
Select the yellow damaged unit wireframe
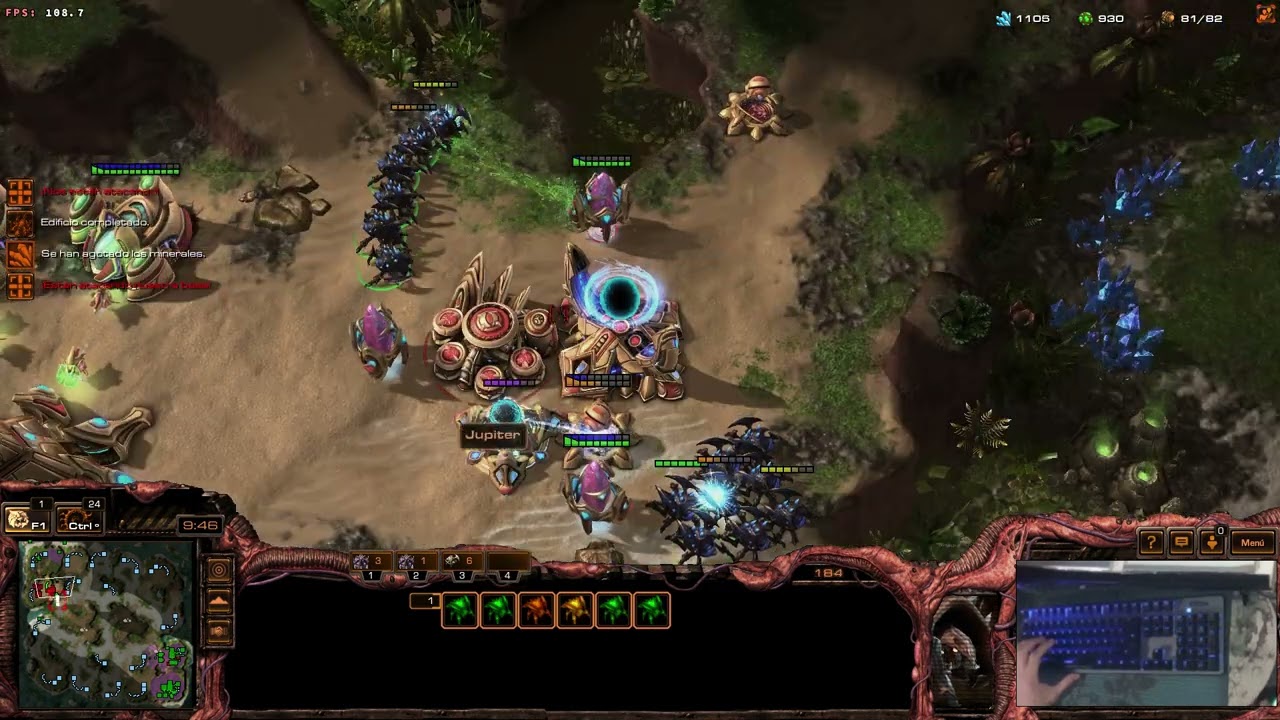pyautogui.click(x=574, y=610)
